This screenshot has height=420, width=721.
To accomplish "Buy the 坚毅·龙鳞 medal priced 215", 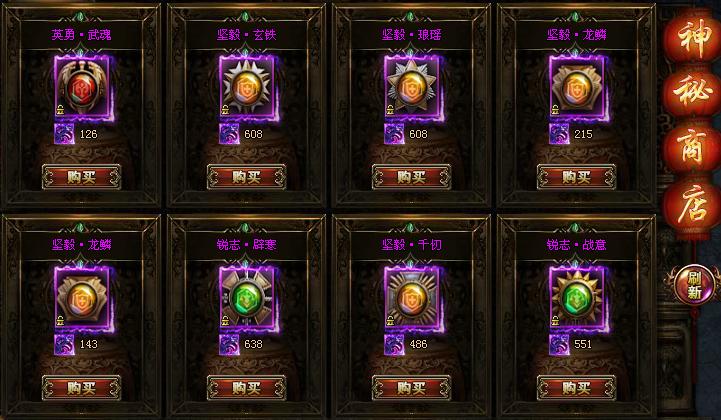I will (576, 177).
